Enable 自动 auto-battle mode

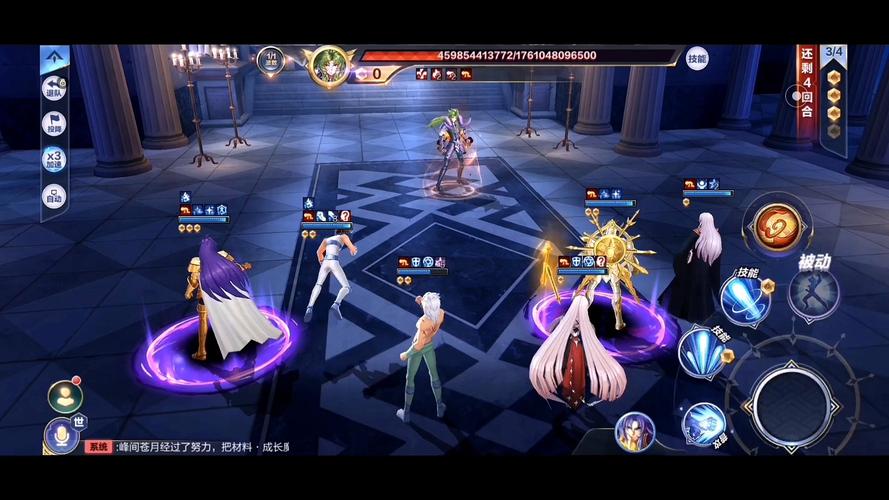pos(54,196)
